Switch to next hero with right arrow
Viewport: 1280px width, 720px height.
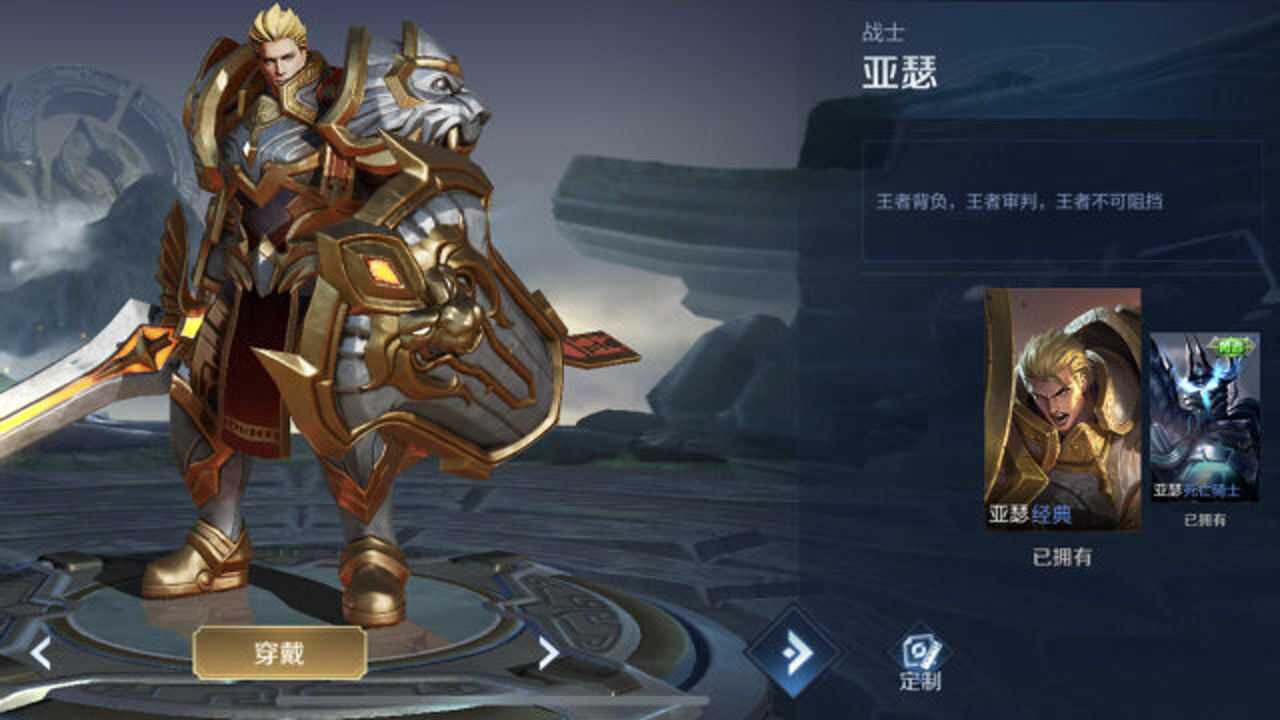[546, 651]
